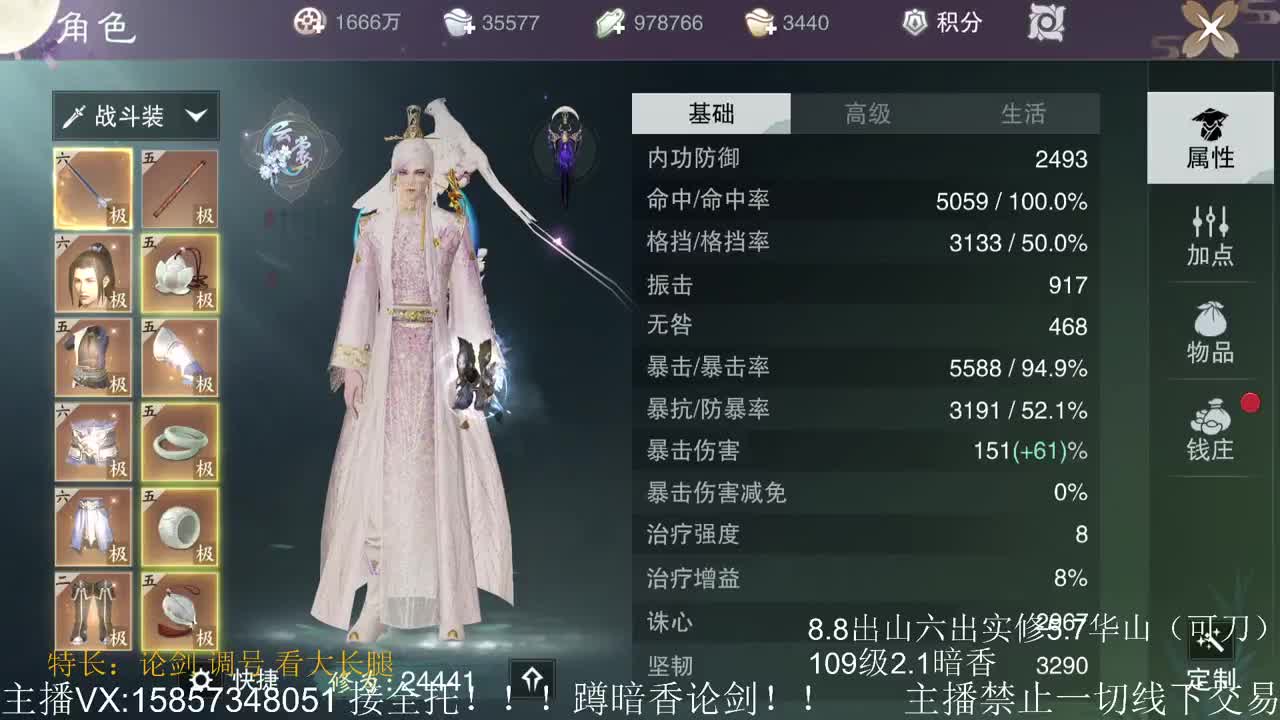Select the six-star sword weapon slot
The width and height of the screenshot is (1280, 720).
pos(93,188)
